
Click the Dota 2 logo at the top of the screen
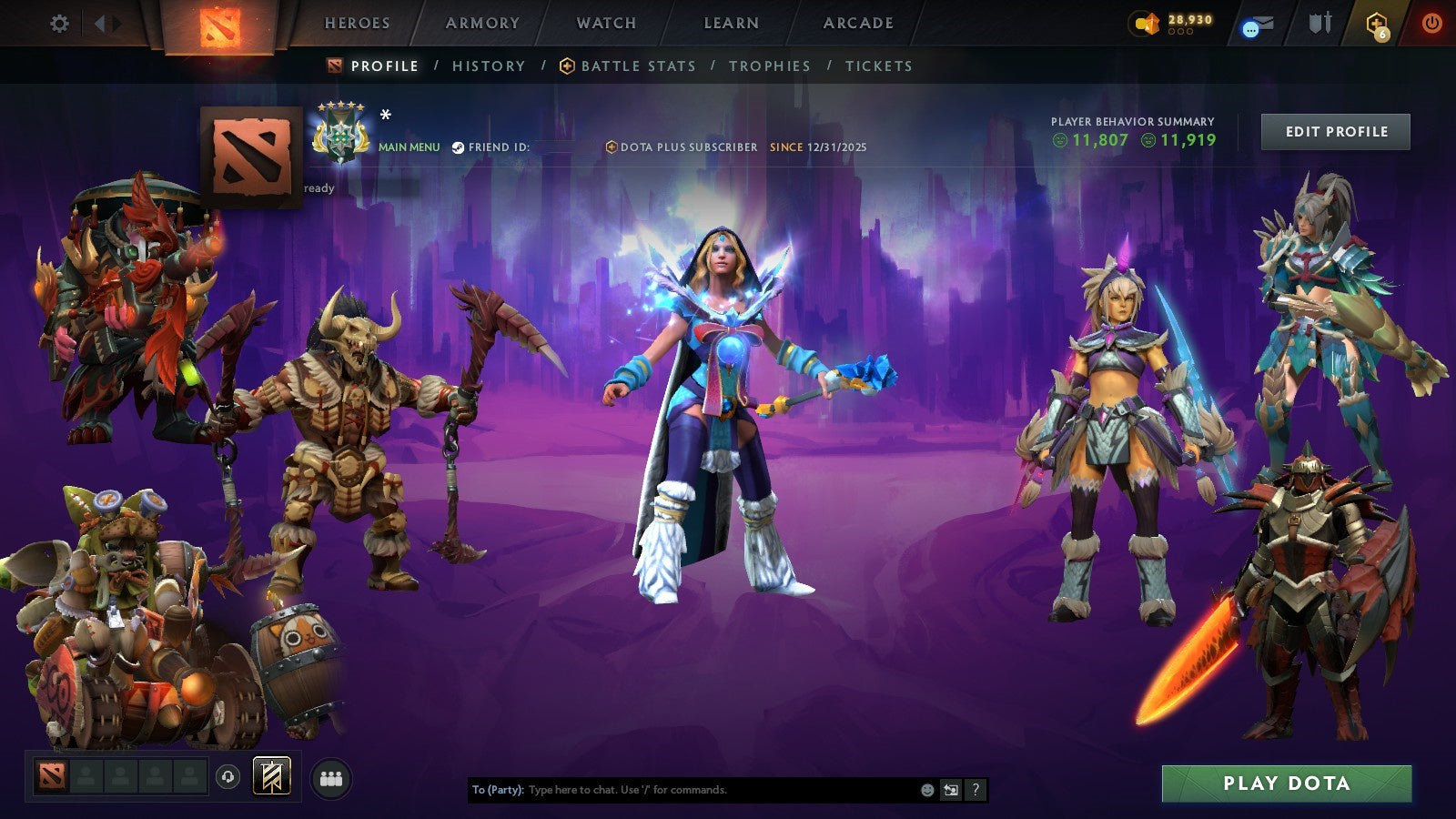(x=218, y=23)
